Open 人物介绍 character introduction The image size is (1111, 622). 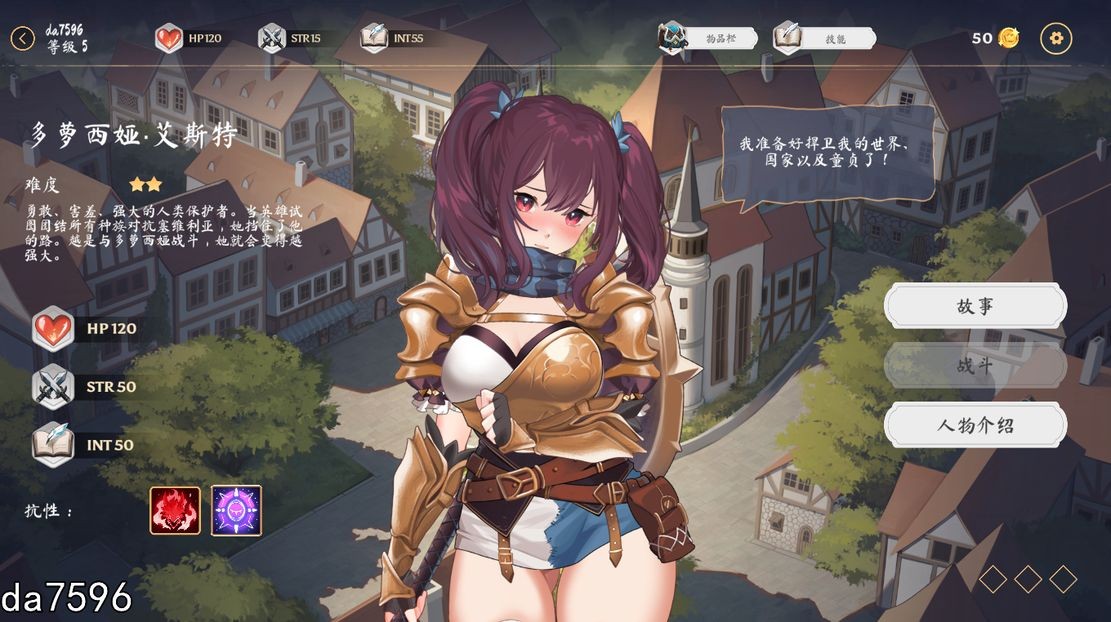pyautogui.click(x=975, y=425)
